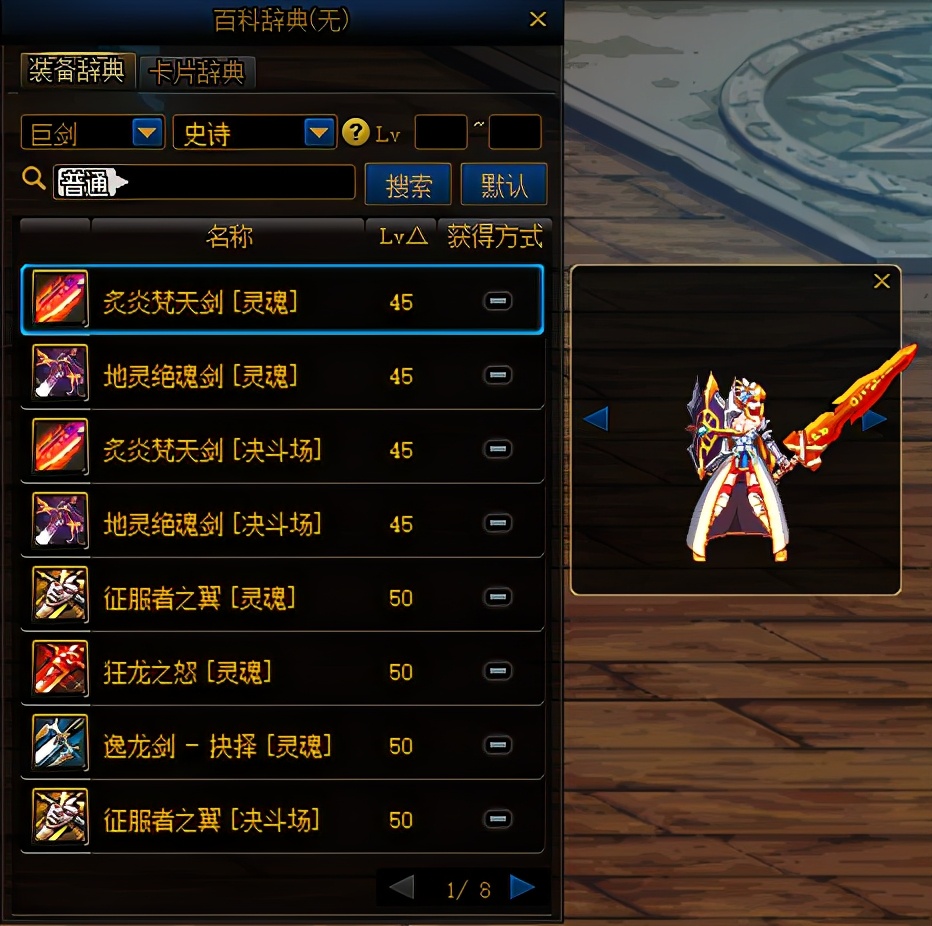The image size is (932, 926).
Task: Choose 逸龙剑 - 抉择 [灵魂] entry
Action: tap(282, 745)
